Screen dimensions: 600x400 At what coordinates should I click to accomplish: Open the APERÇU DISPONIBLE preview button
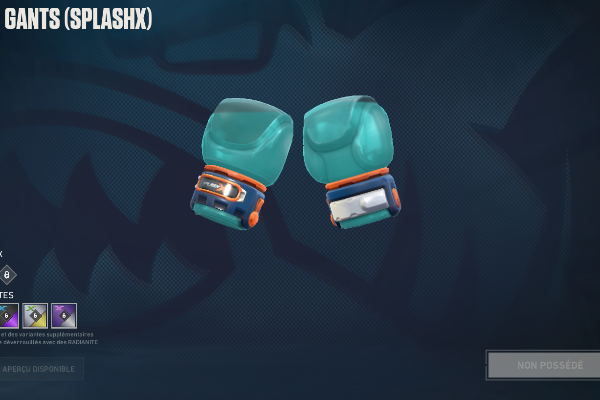tap(40, 369)
